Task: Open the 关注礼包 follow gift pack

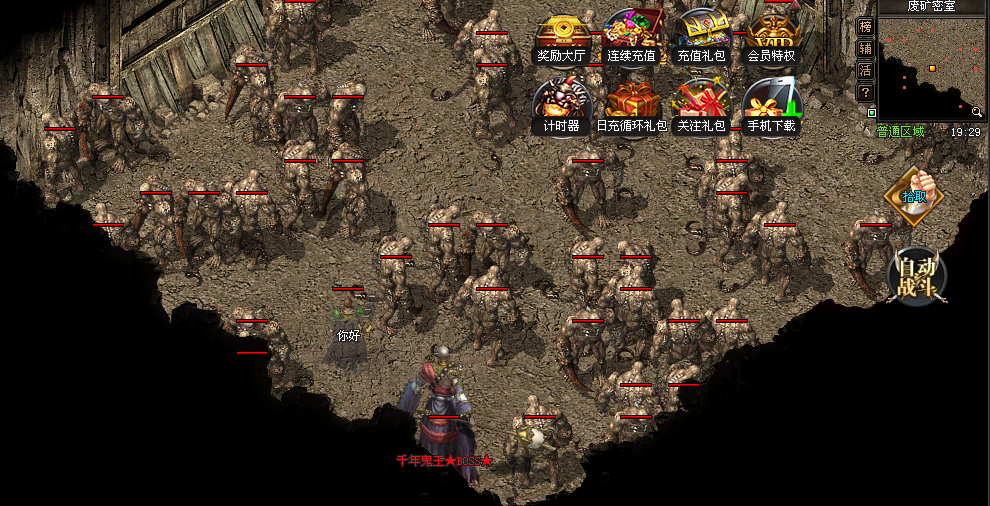Action: (701, 106)
